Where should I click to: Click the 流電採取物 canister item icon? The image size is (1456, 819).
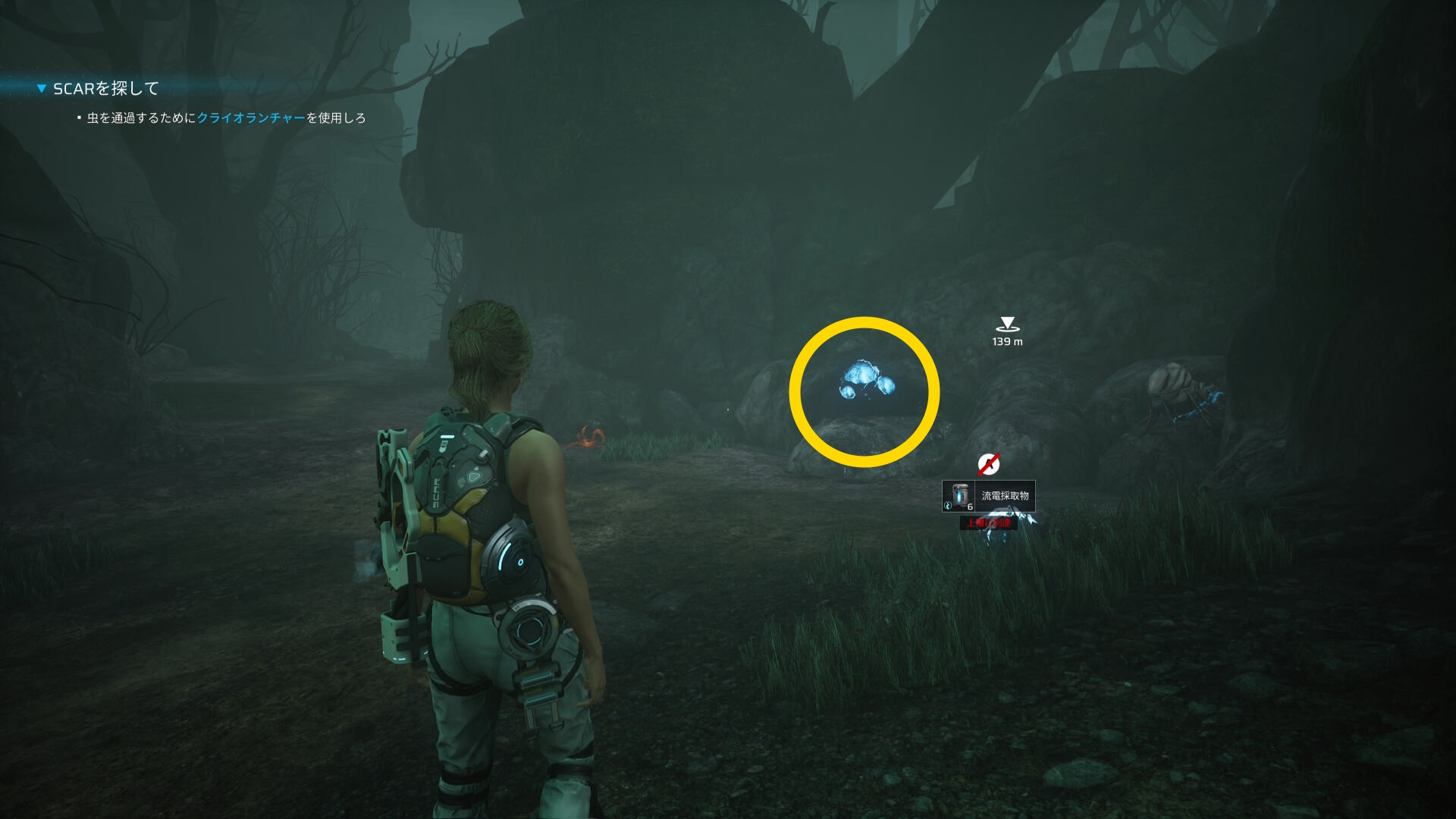click(959, 496)
